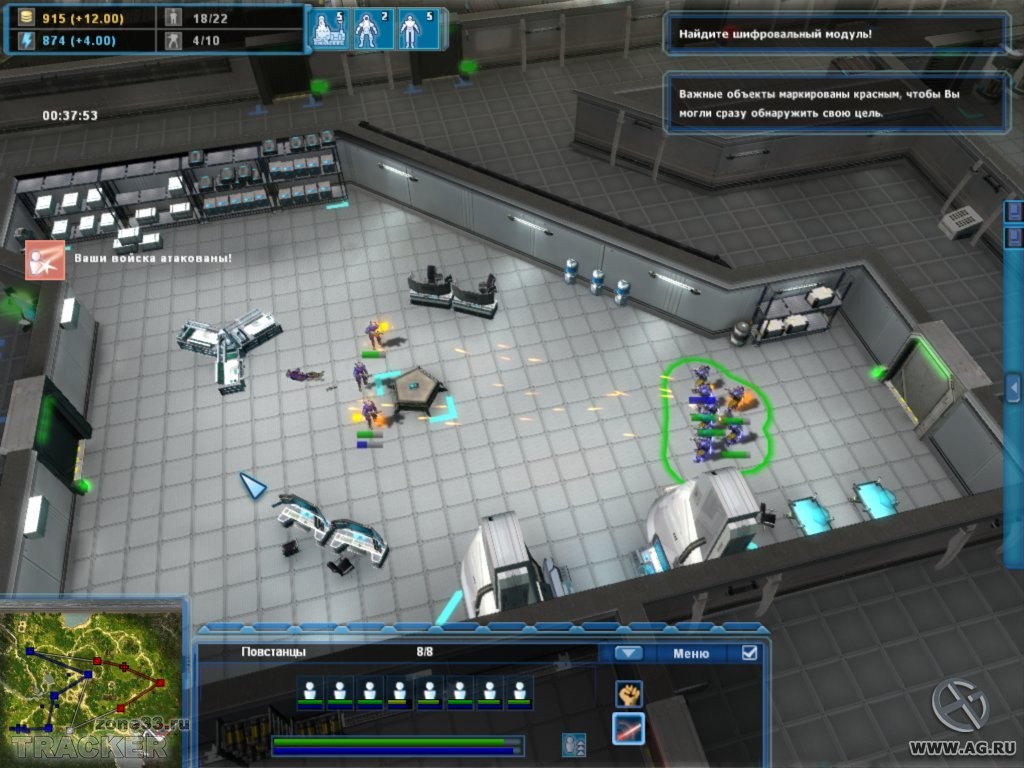
Task: Select the green-circled rebel squad
Action: coord(716,412)
